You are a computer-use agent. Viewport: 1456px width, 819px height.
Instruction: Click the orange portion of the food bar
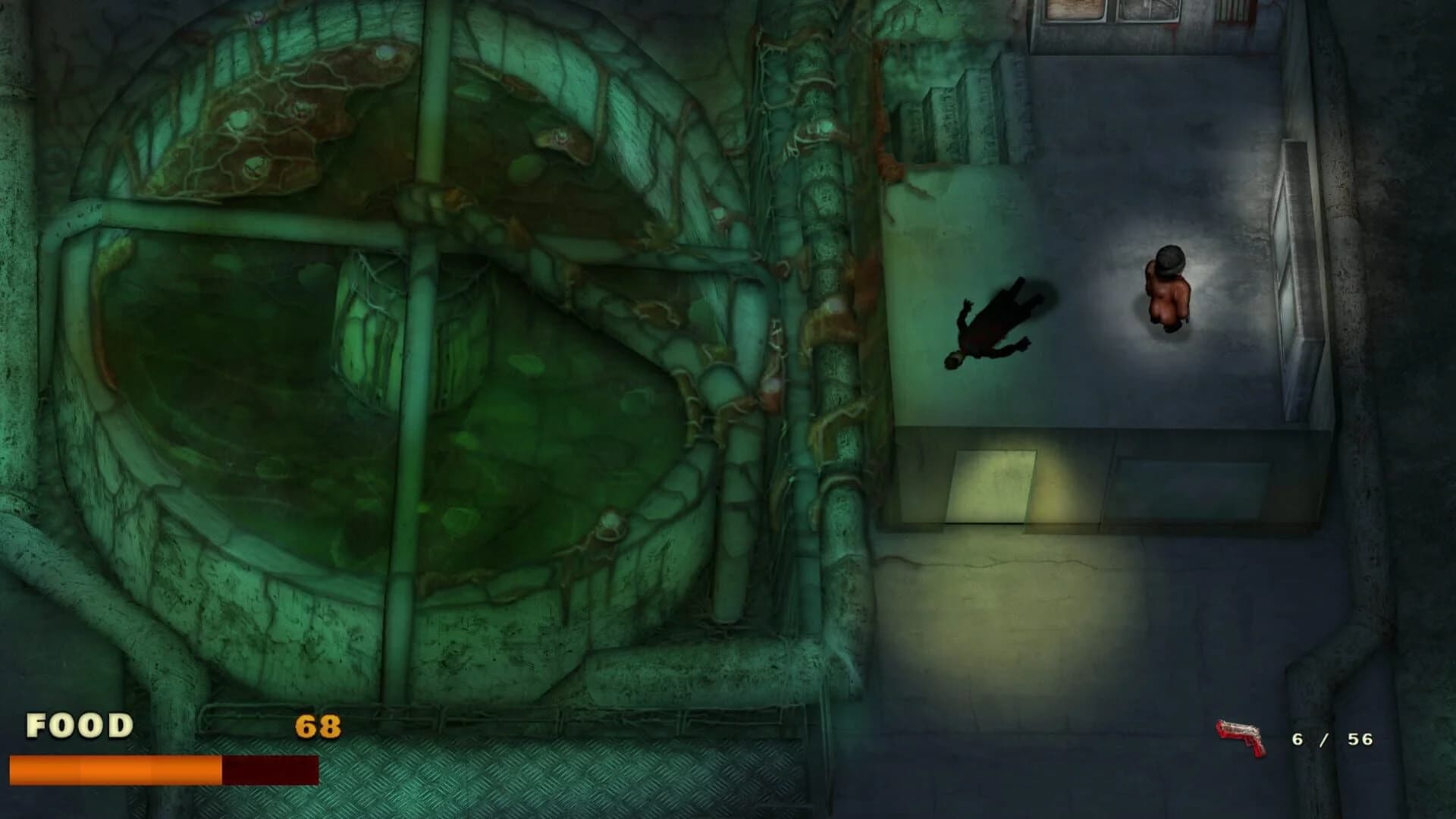(114, 766)
